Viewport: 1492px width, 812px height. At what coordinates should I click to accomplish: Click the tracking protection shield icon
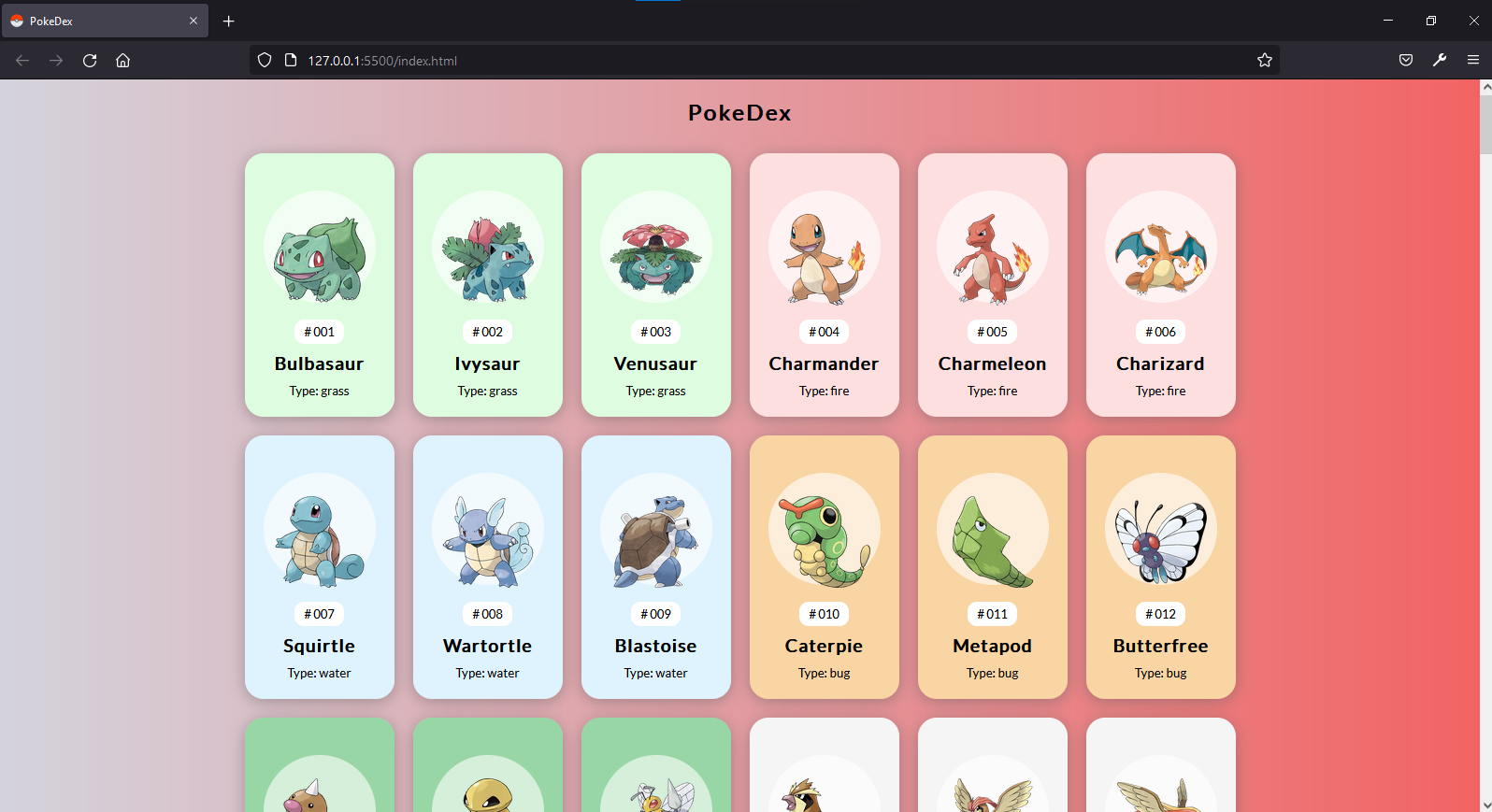(265, 59)
